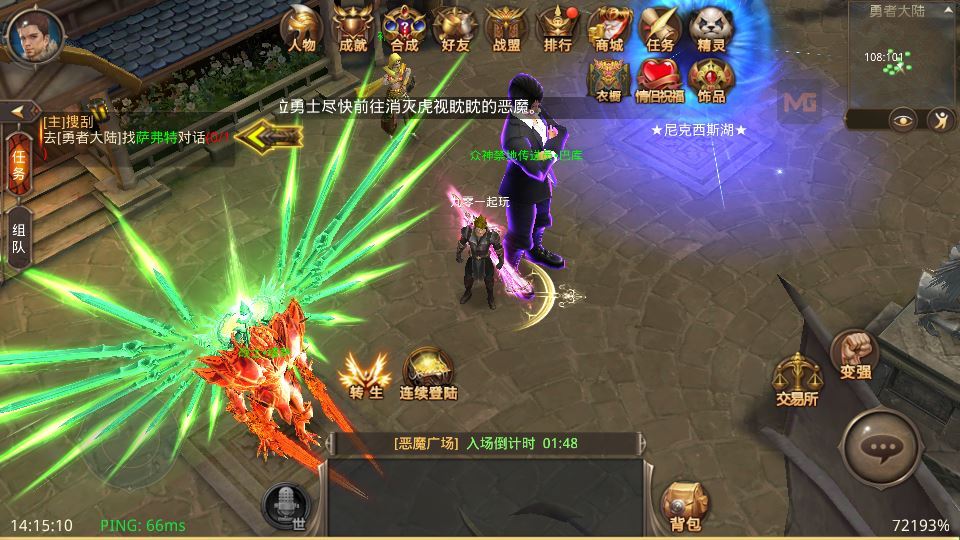Image resolution: width=960 pixels, height=540 pixels.
Task: Open the 商城 shop
Action: 609,27
